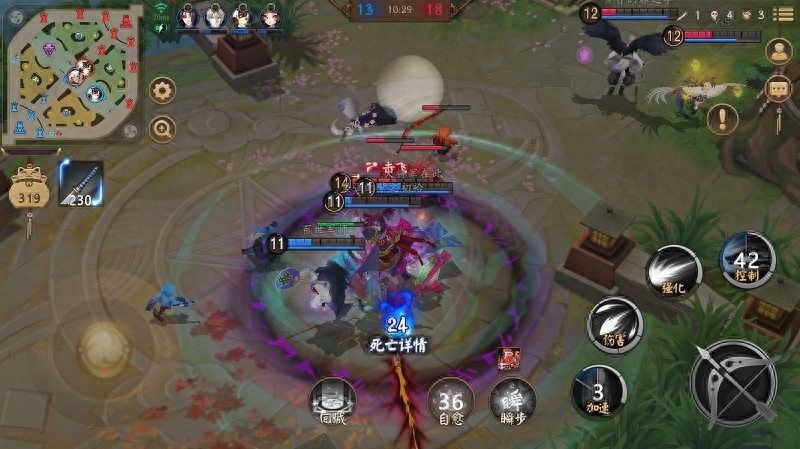Activate the 控制 control skill
The image size is (800, 449).
(x=746, y=260)
